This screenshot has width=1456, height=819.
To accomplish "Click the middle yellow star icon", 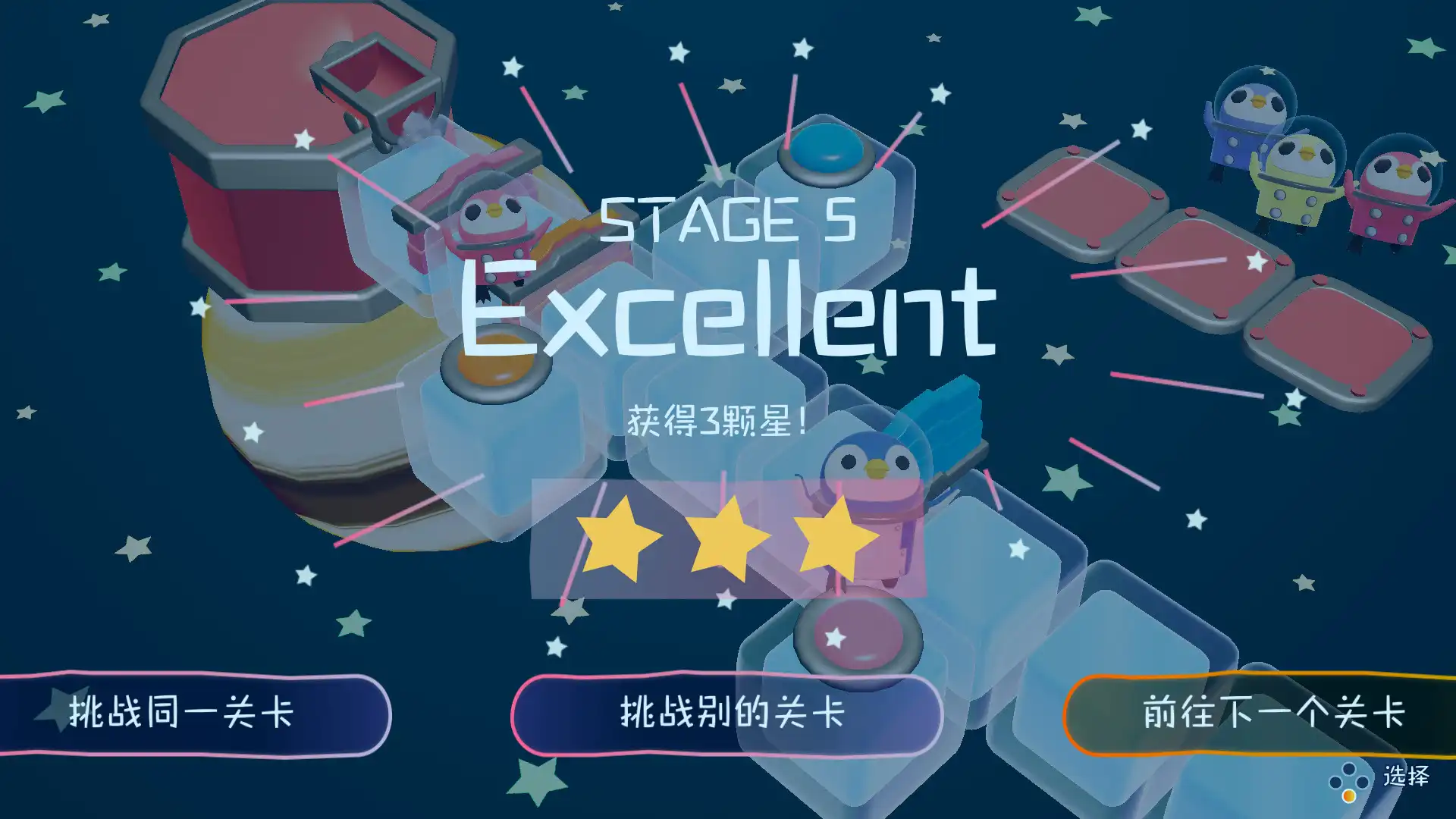I will click(728, 541).
